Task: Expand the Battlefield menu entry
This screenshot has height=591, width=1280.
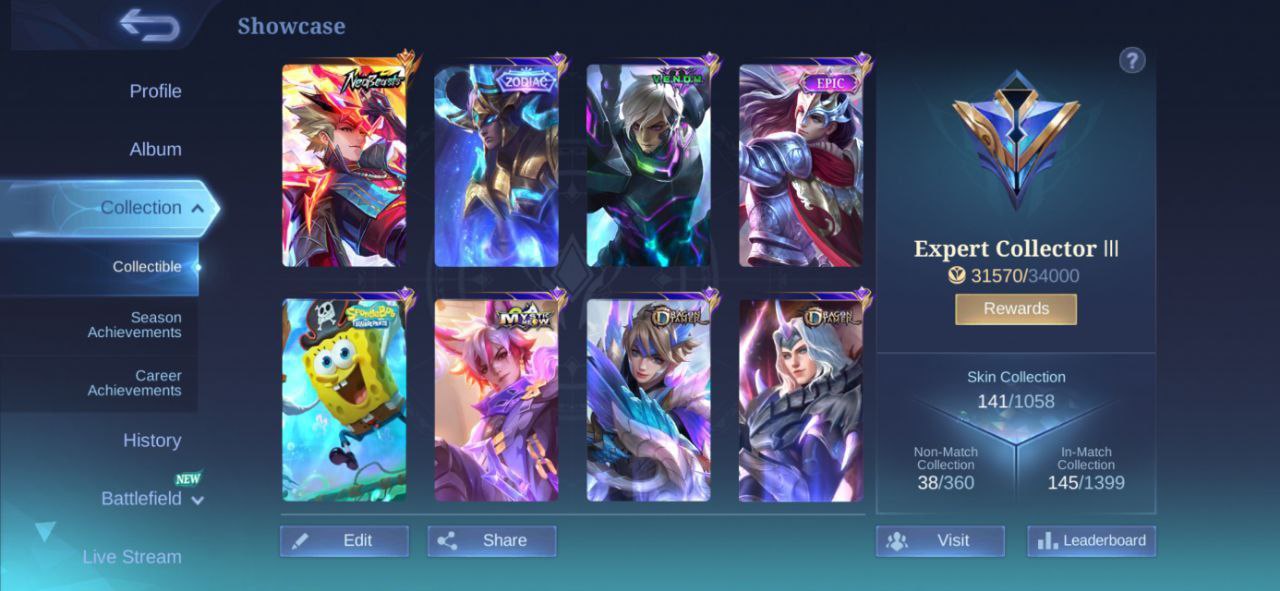Action: coord(150,498)
